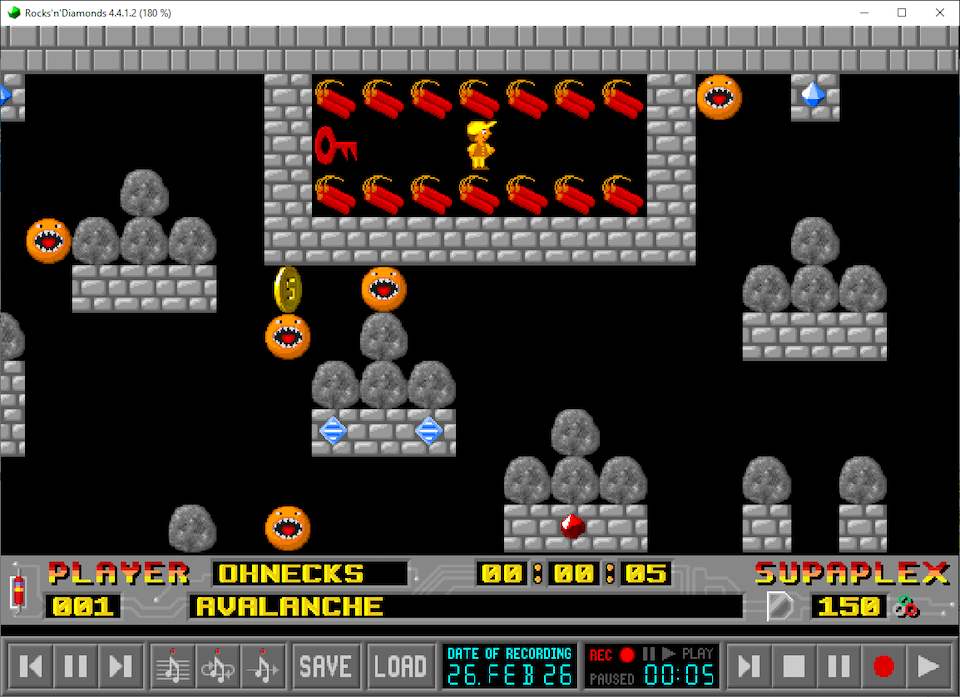Start tape playback with the triangle play button
The width and height of the screenshot is (960, 697).
(x=928, y=665)
